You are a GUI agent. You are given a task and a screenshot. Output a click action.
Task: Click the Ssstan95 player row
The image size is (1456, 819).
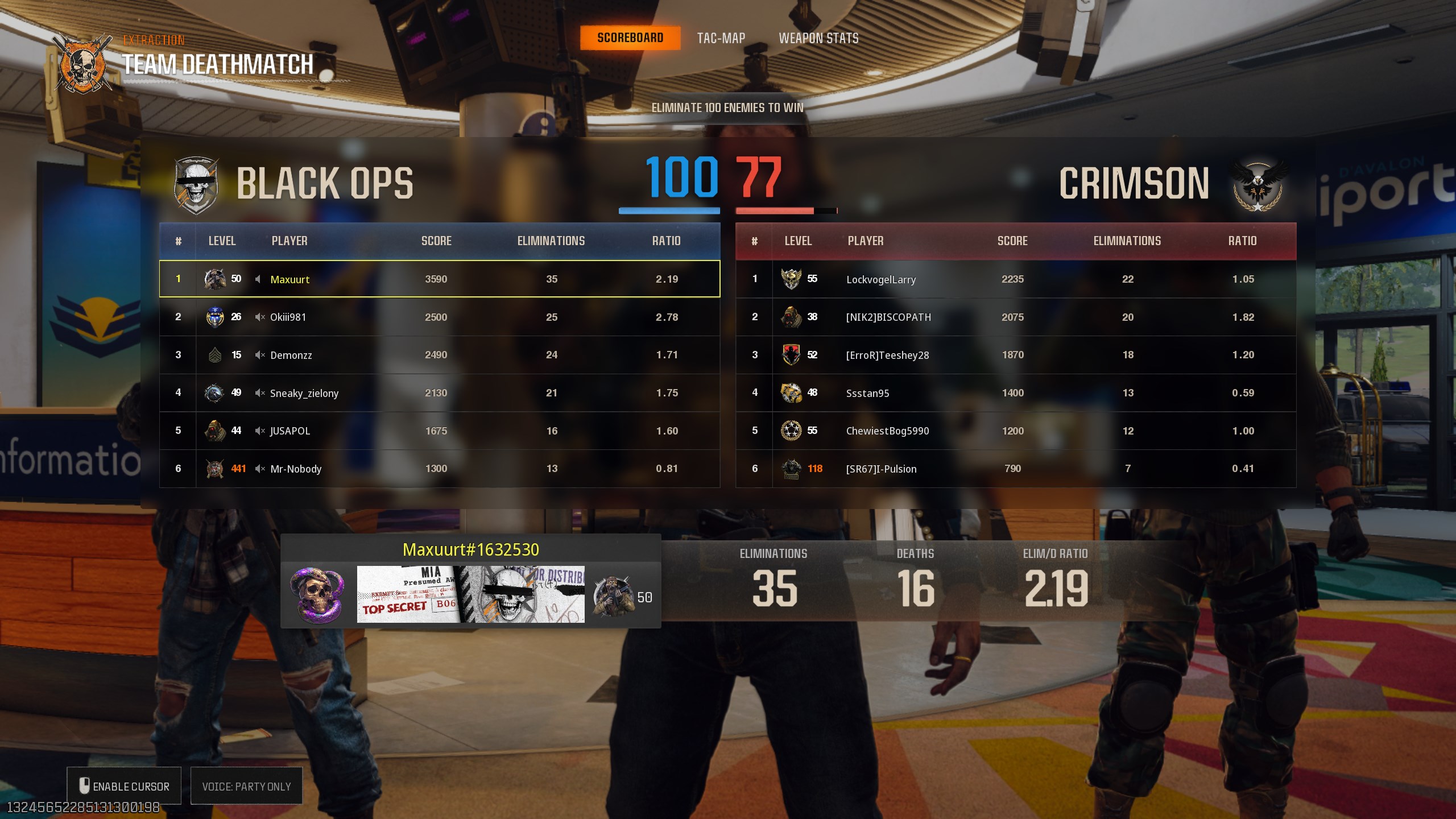point(1015,393)
